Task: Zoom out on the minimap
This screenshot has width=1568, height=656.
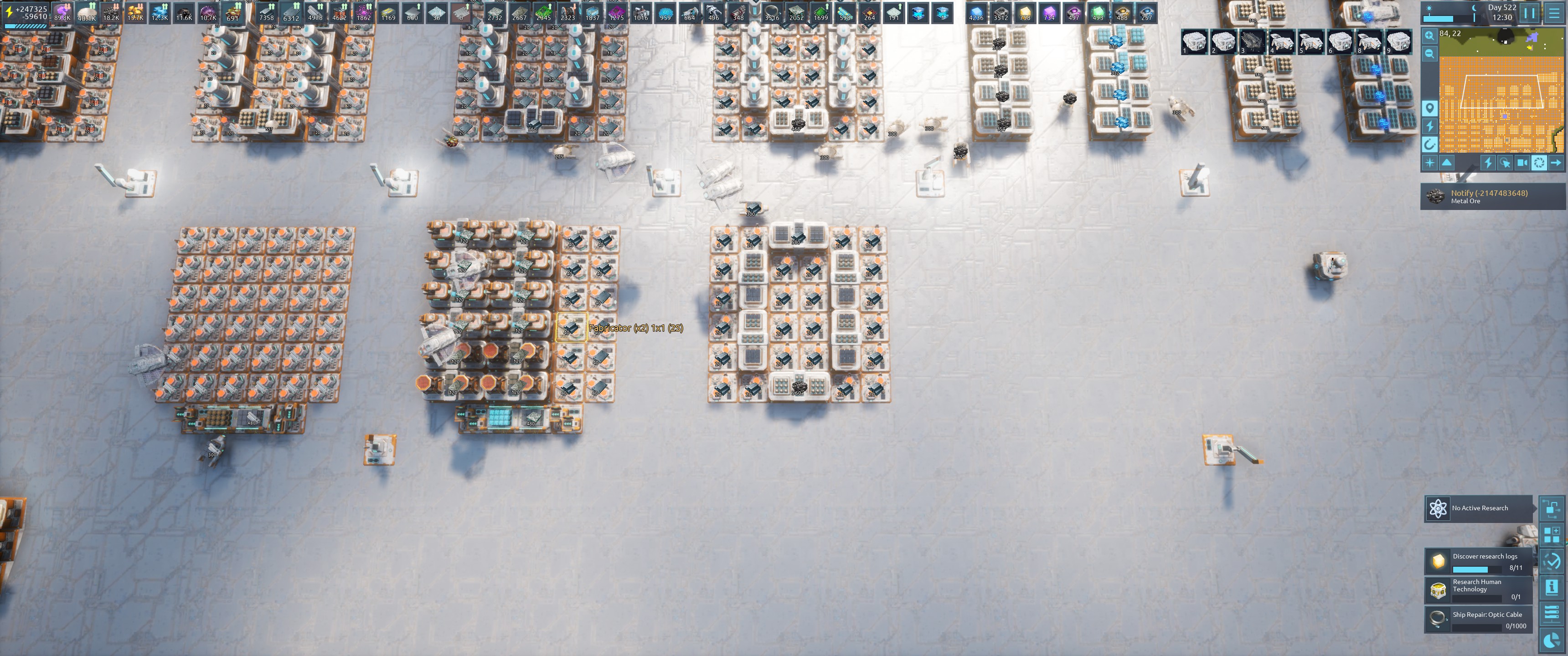Action: 1429,54
